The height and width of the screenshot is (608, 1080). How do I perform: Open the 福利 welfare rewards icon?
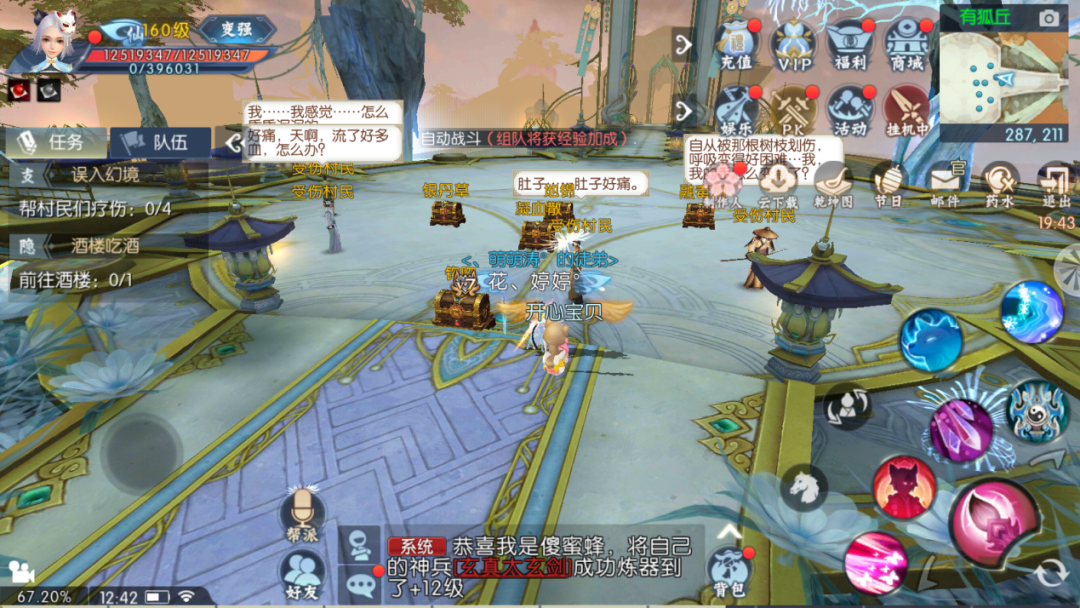[x=850, y=45]
